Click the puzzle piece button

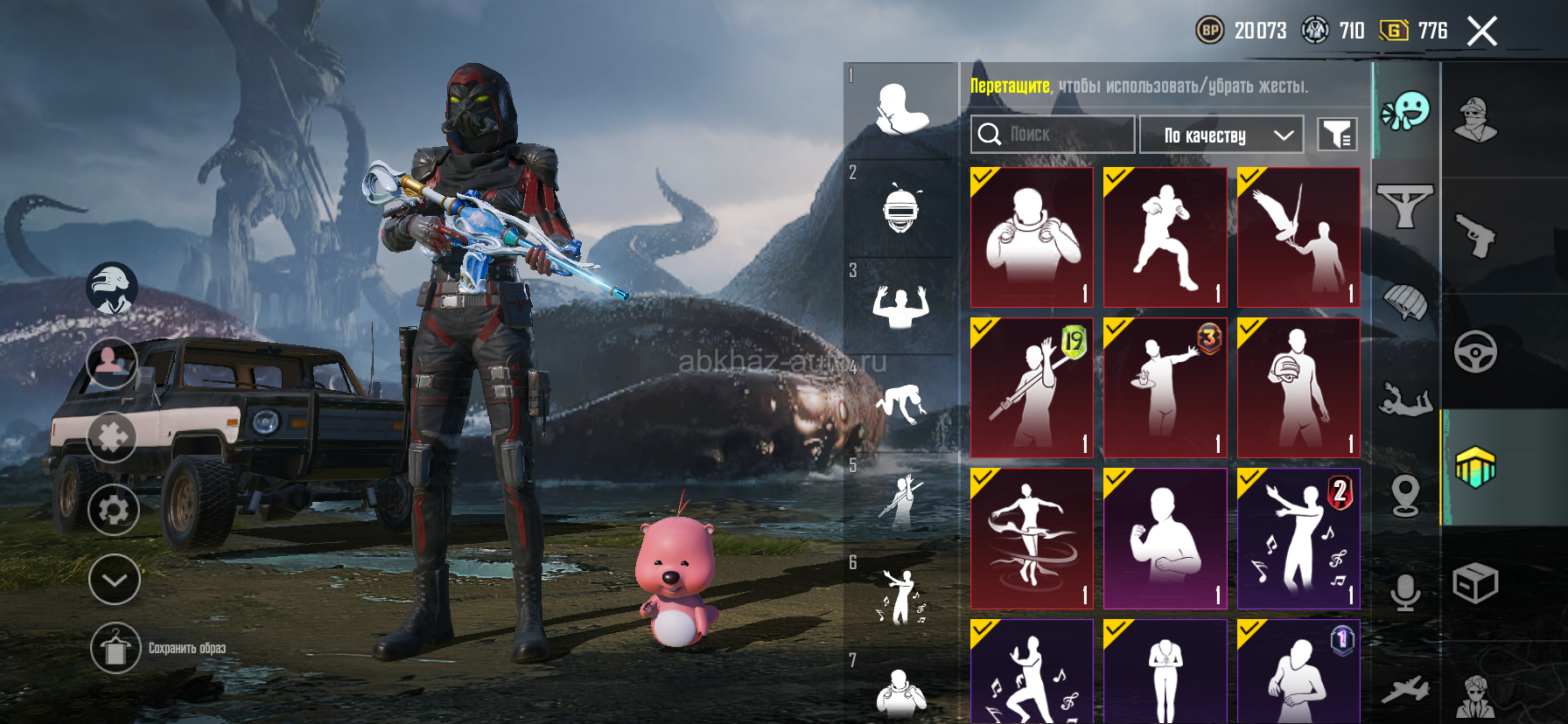(x=112, y=436)
